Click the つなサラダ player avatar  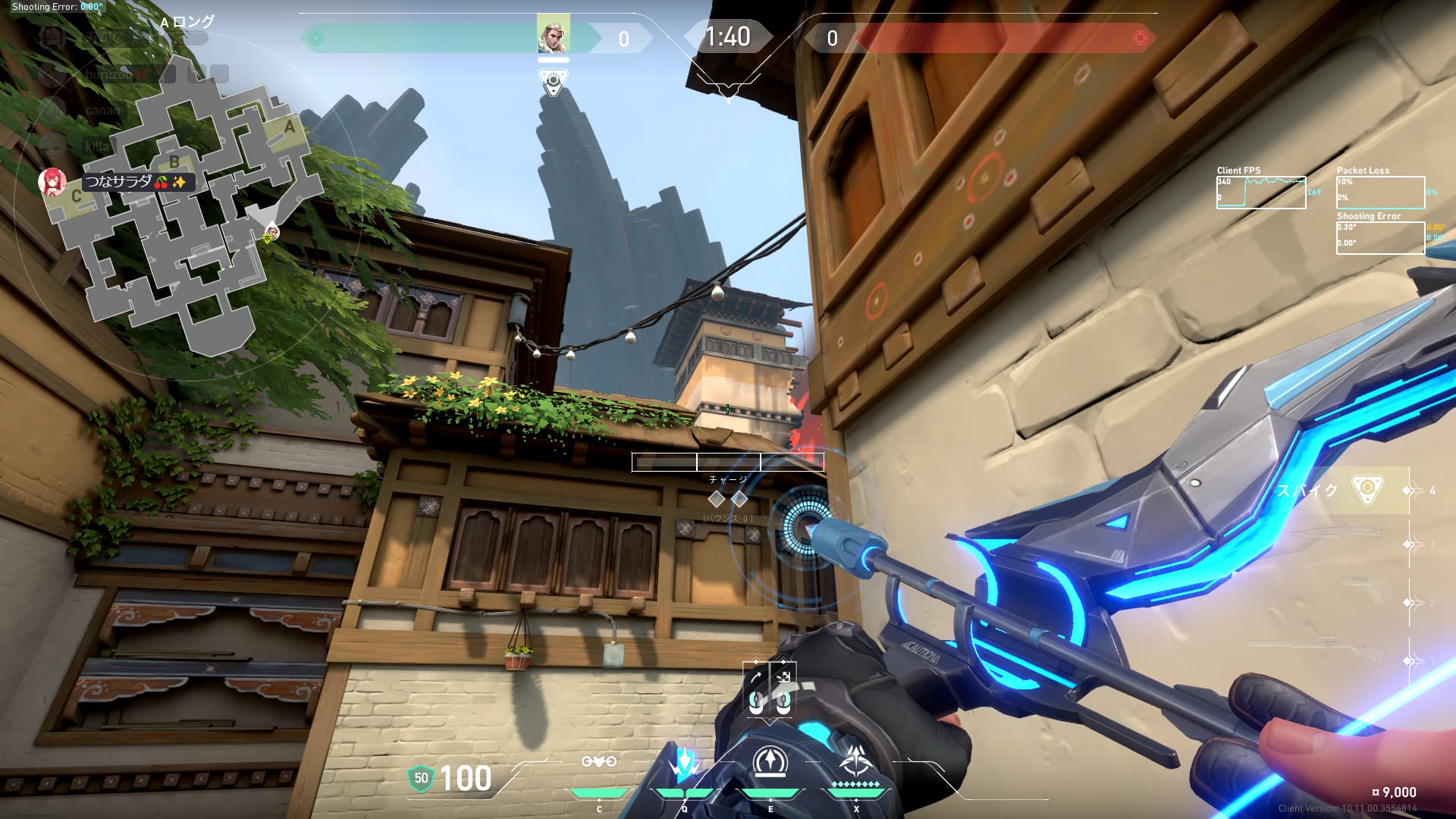coord(52,182)
